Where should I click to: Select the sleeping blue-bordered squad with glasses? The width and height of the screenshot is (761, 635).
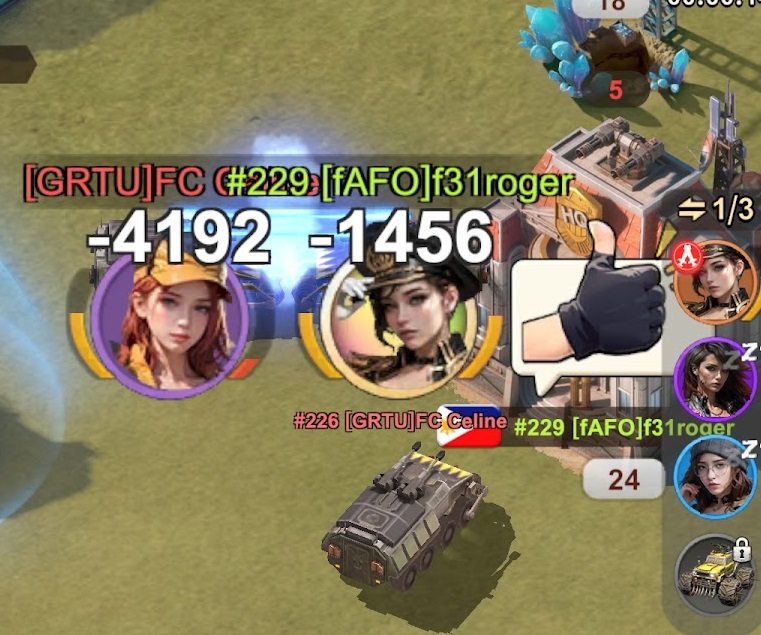click(715, 478)
